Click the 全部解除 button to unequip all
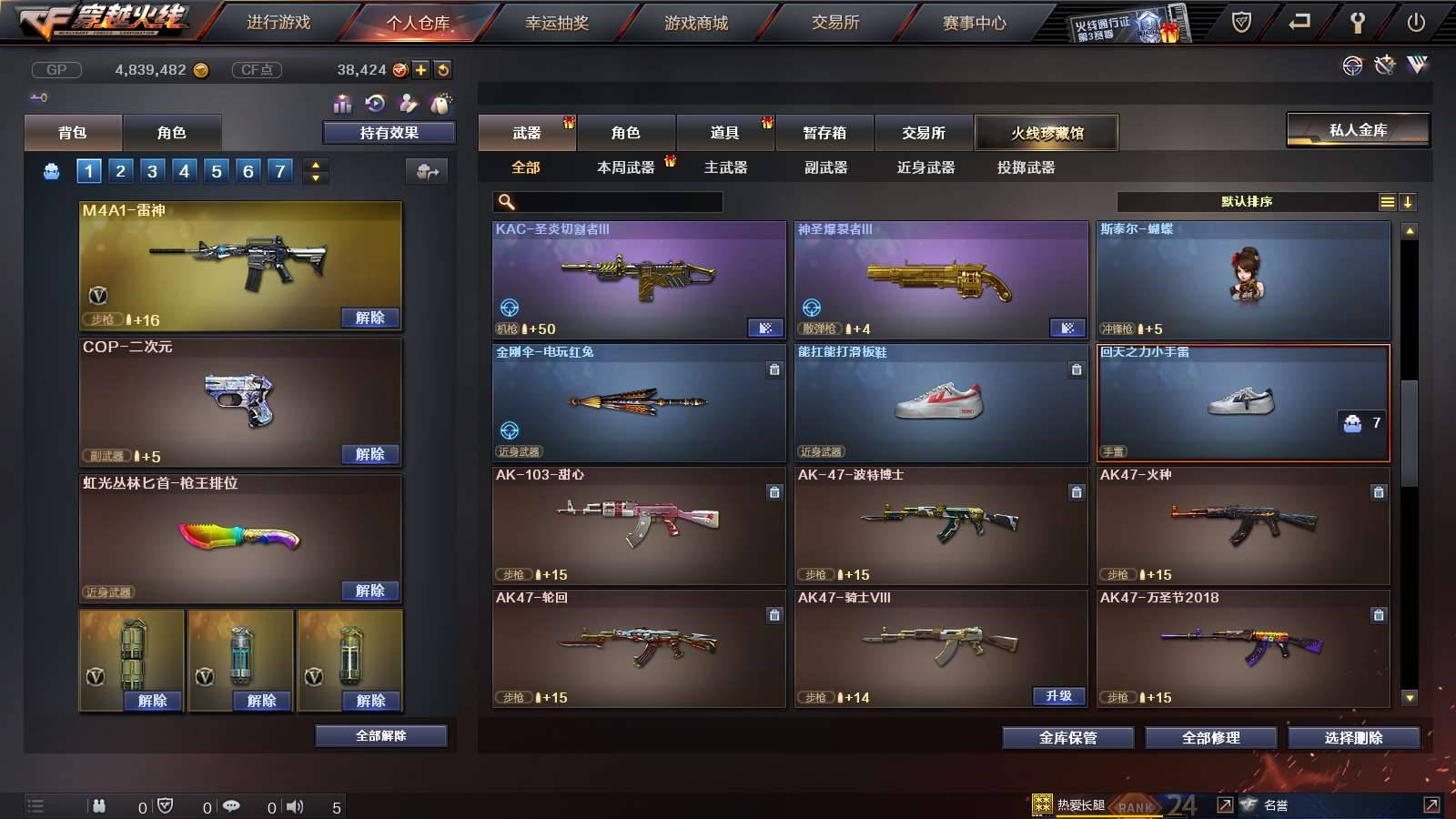 click(380, 735)
